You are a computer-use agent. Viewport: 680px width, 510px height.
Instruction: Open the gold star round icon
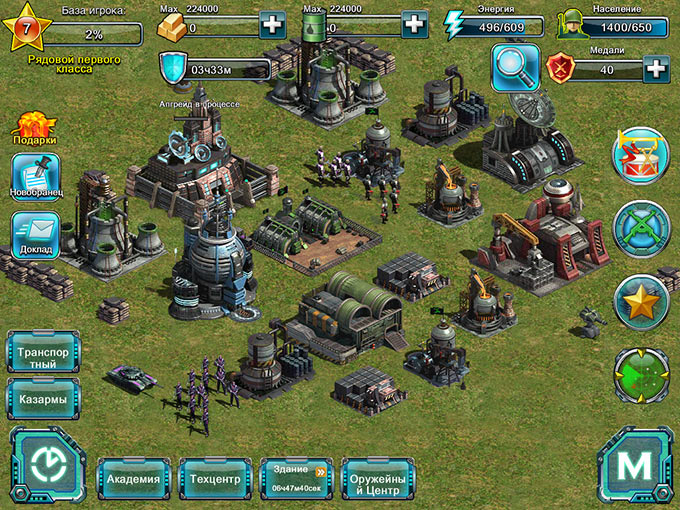(640, 302)
